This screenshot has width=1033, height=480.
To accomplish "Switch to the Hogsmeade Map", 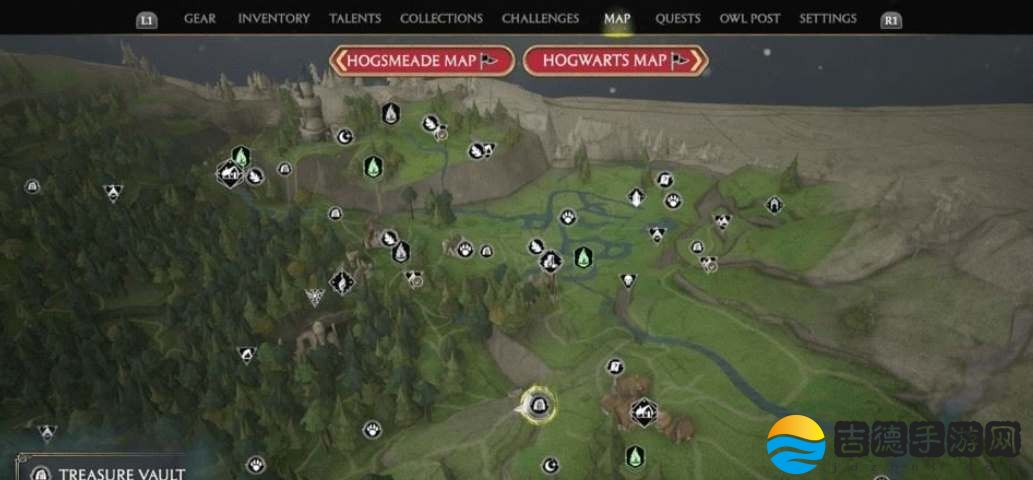I will [421, 61].
